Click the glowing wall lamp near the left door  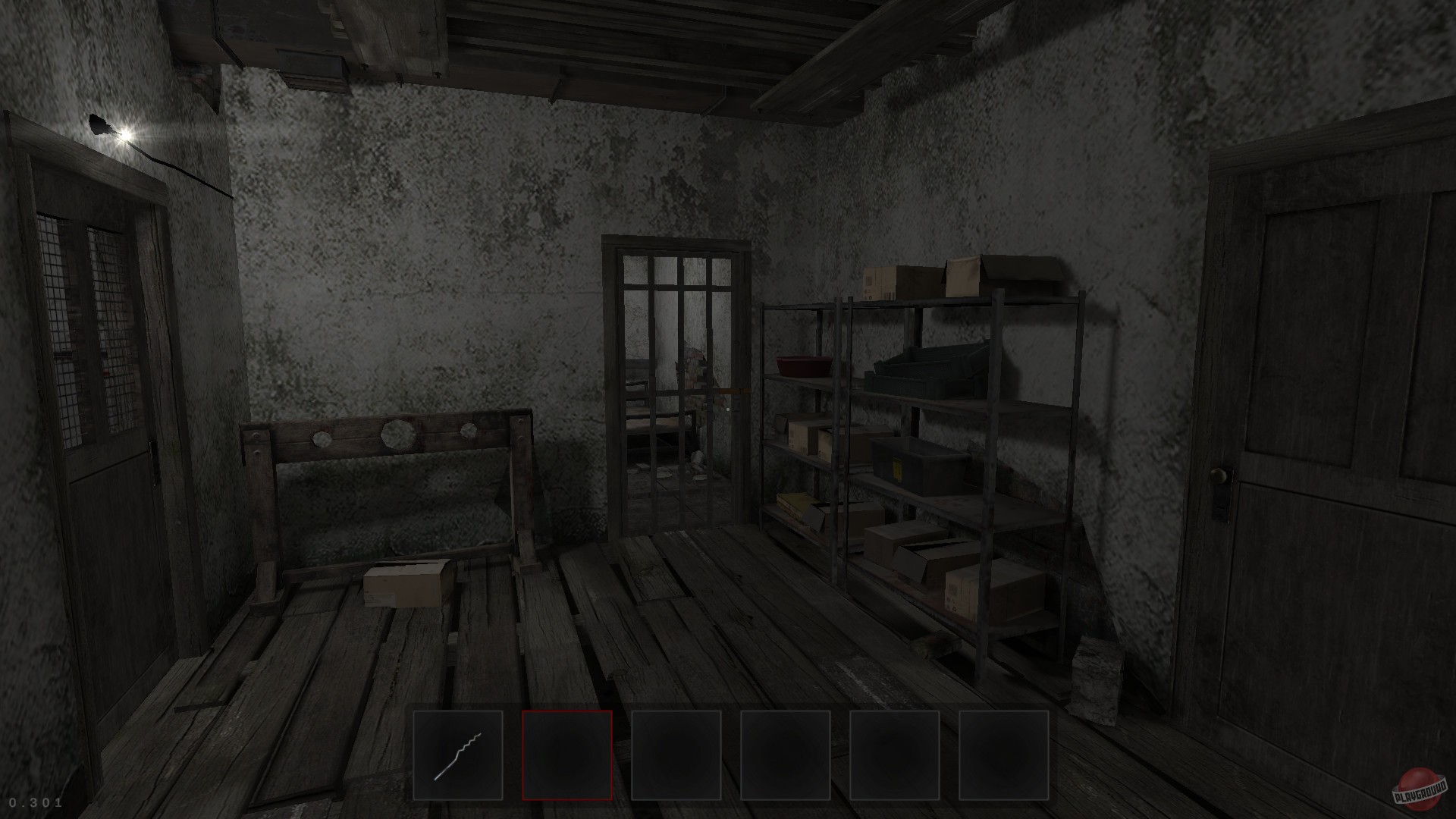coord(114,130)
